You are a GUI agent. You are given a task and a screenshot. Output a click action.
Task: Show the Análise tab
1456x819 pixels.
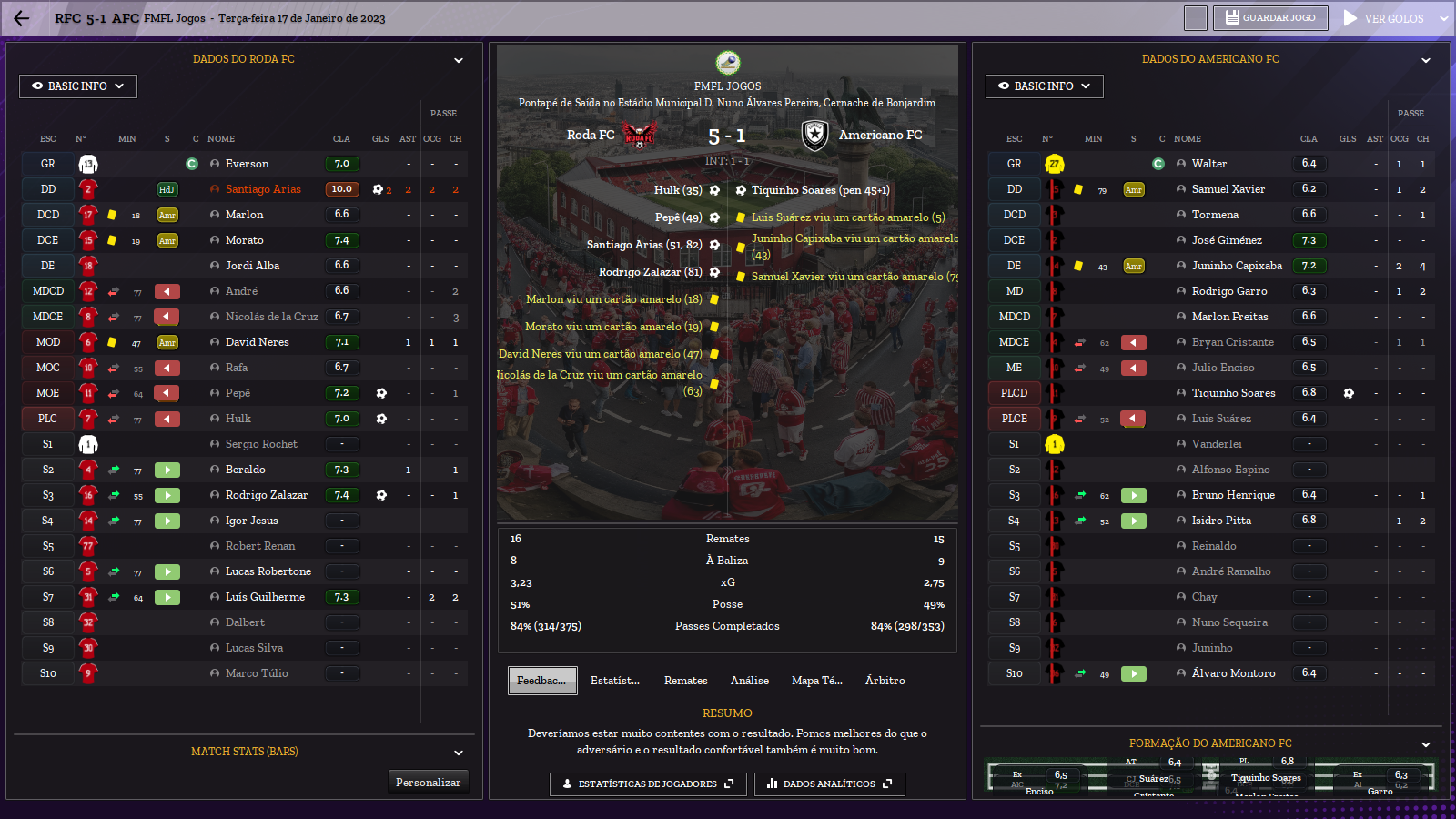pyautogui.click(x=750, y=681)
